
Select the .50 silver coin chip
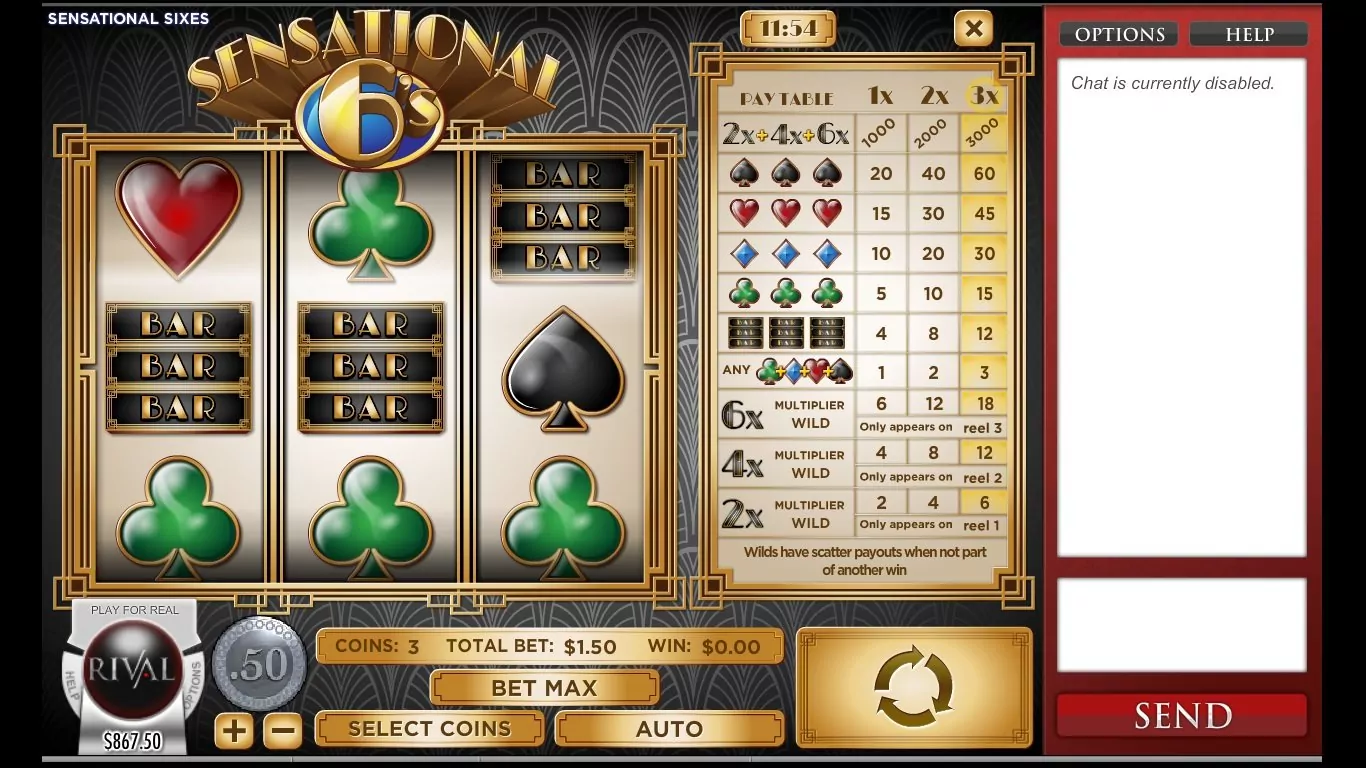(260, 664)
